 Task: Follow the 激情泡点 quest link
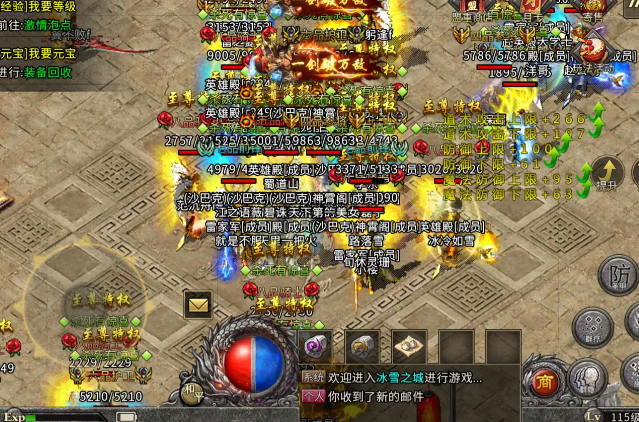[x=48, y=23]
